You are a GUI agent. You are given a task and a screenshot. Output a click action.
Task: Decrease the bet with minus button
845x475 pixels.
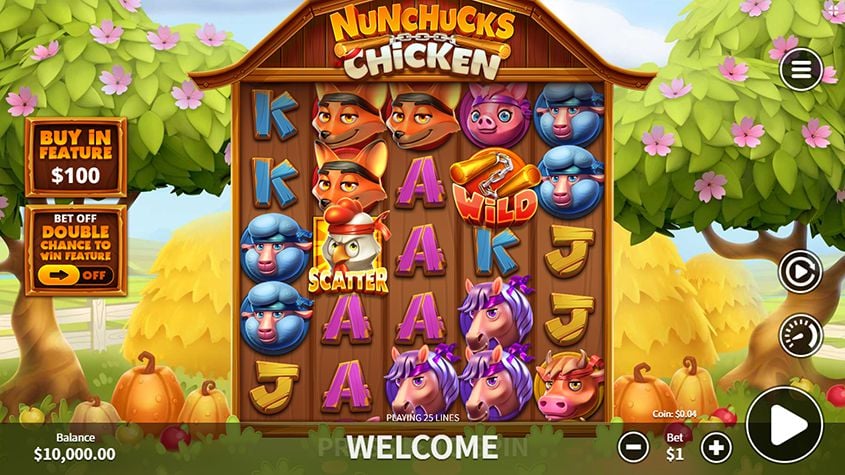coord(632,446)
